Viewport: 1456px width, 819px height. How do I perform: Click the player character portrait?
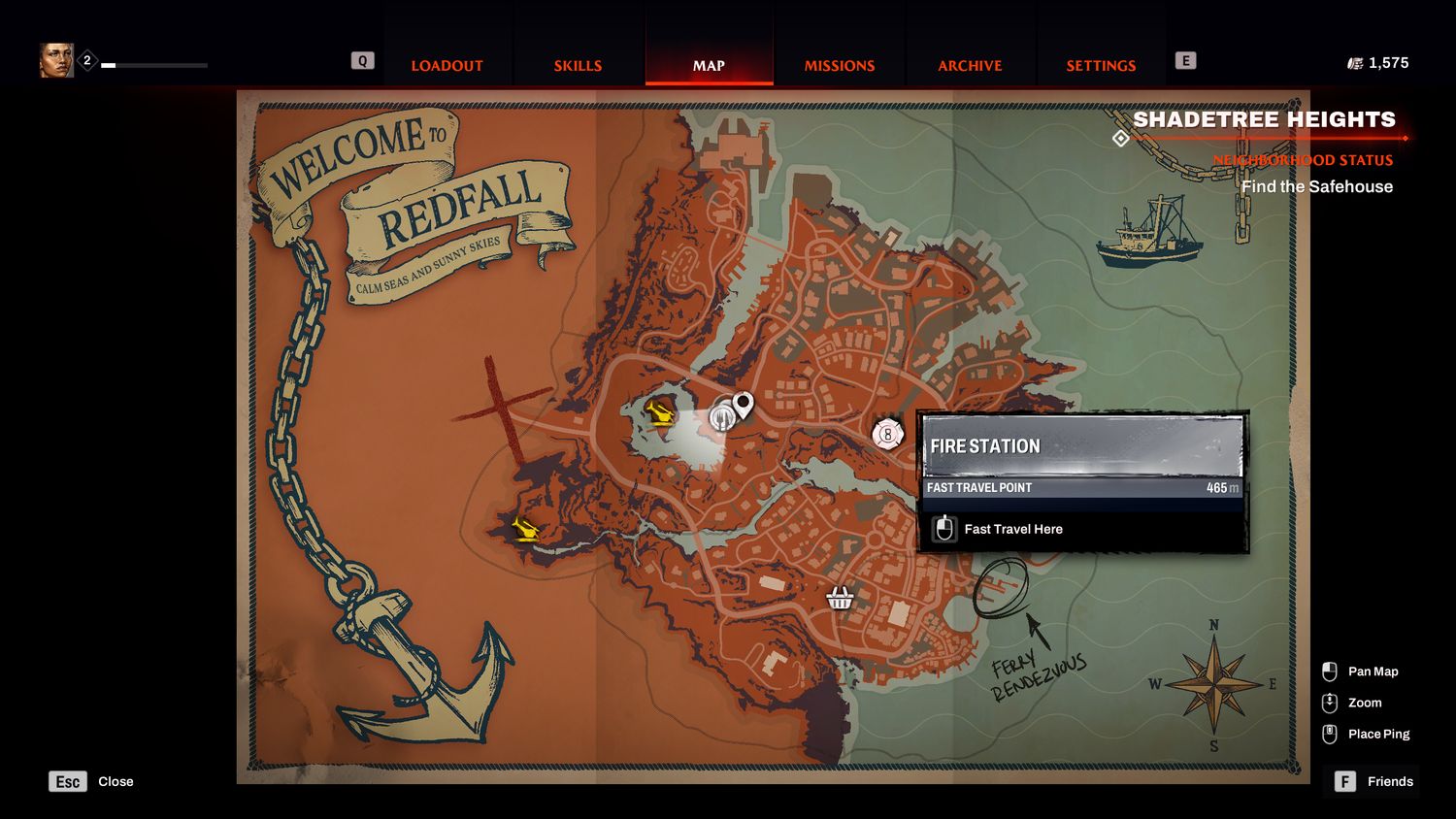tap(56, 61)
